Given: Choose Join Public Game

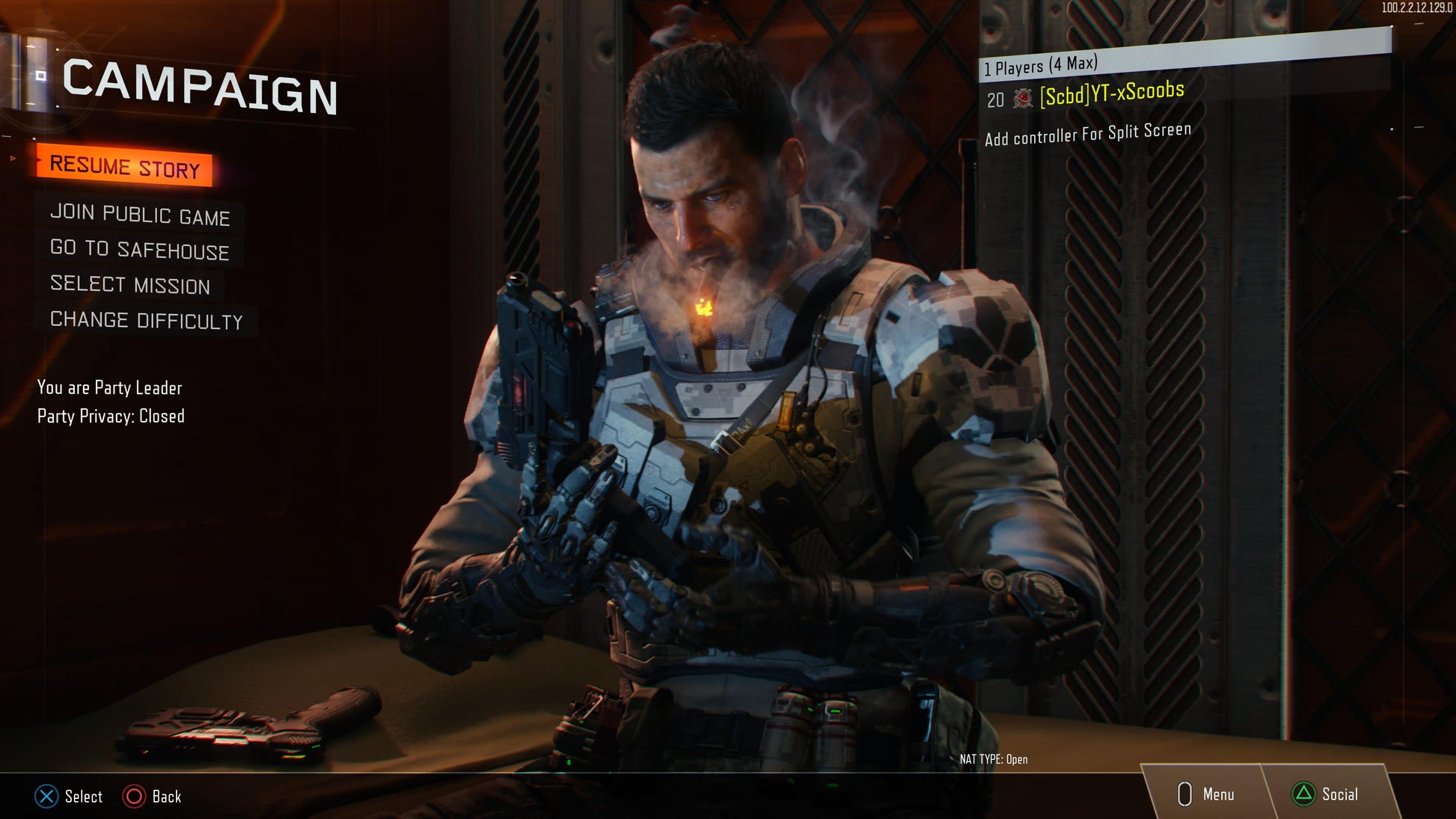Looking at the screenshot, I should pos(140,215).
